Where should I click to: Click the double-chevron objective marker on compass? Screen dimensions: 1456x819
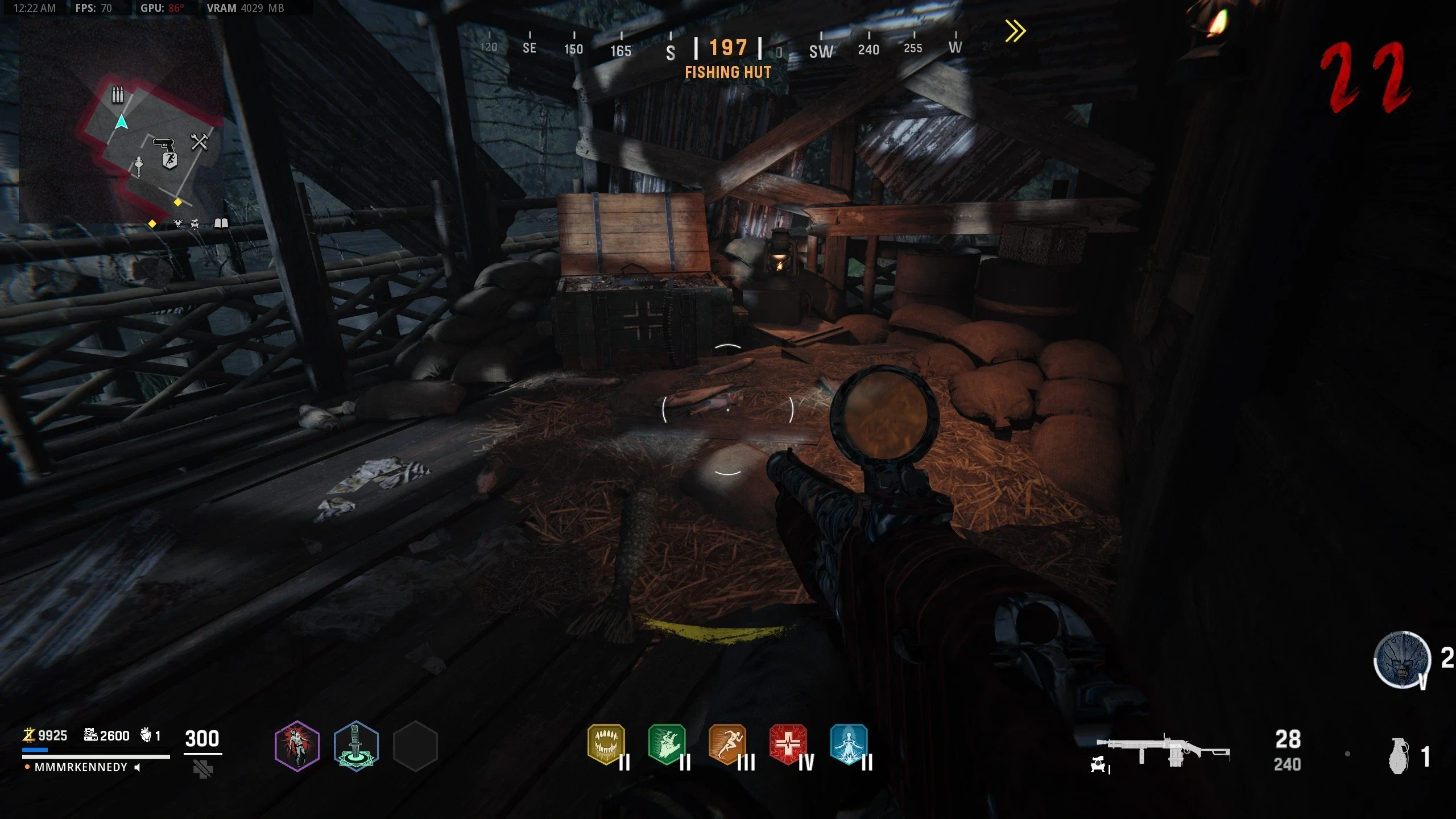pyautogui.click(x=1015, y=31)
